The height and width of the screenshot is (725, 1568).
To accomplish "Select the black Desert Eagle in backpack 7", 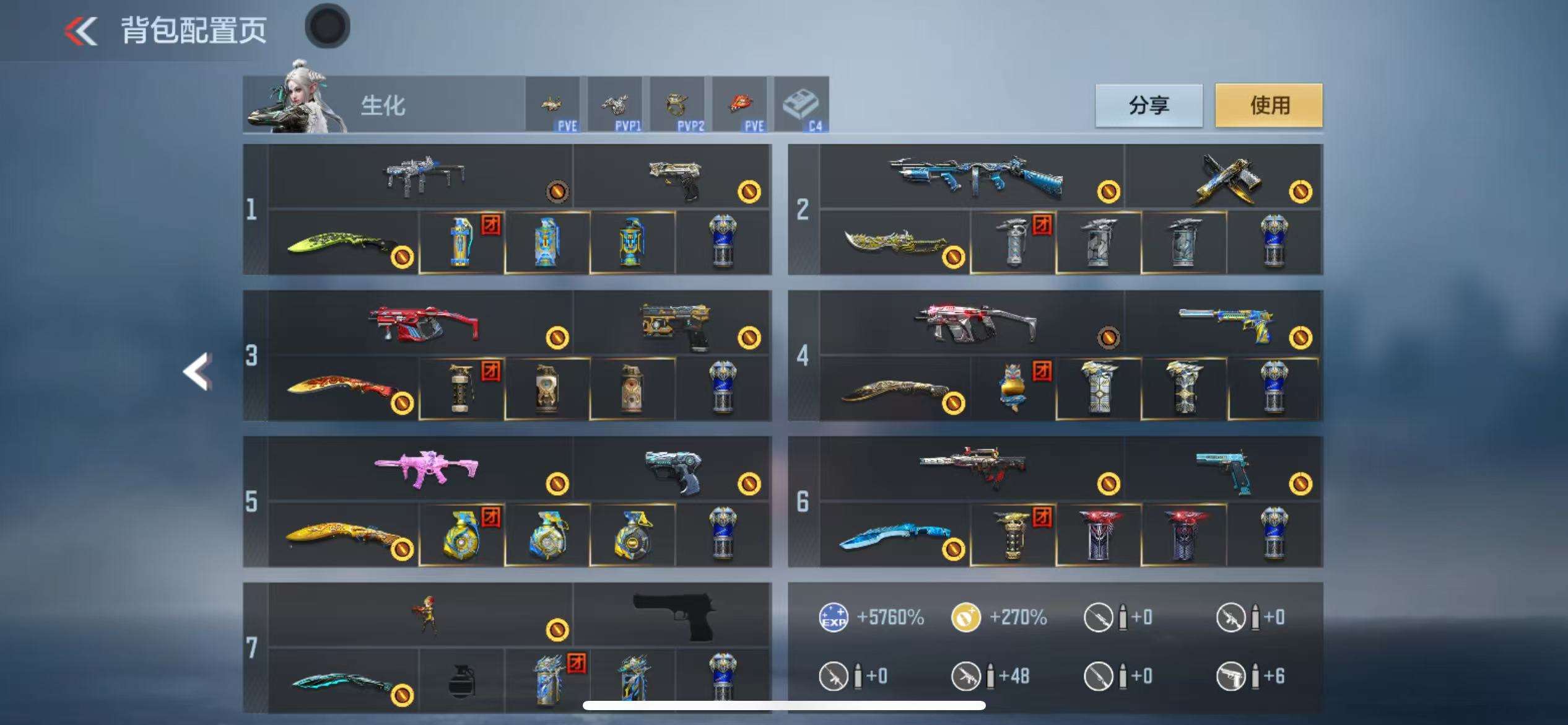I will 674,614.
